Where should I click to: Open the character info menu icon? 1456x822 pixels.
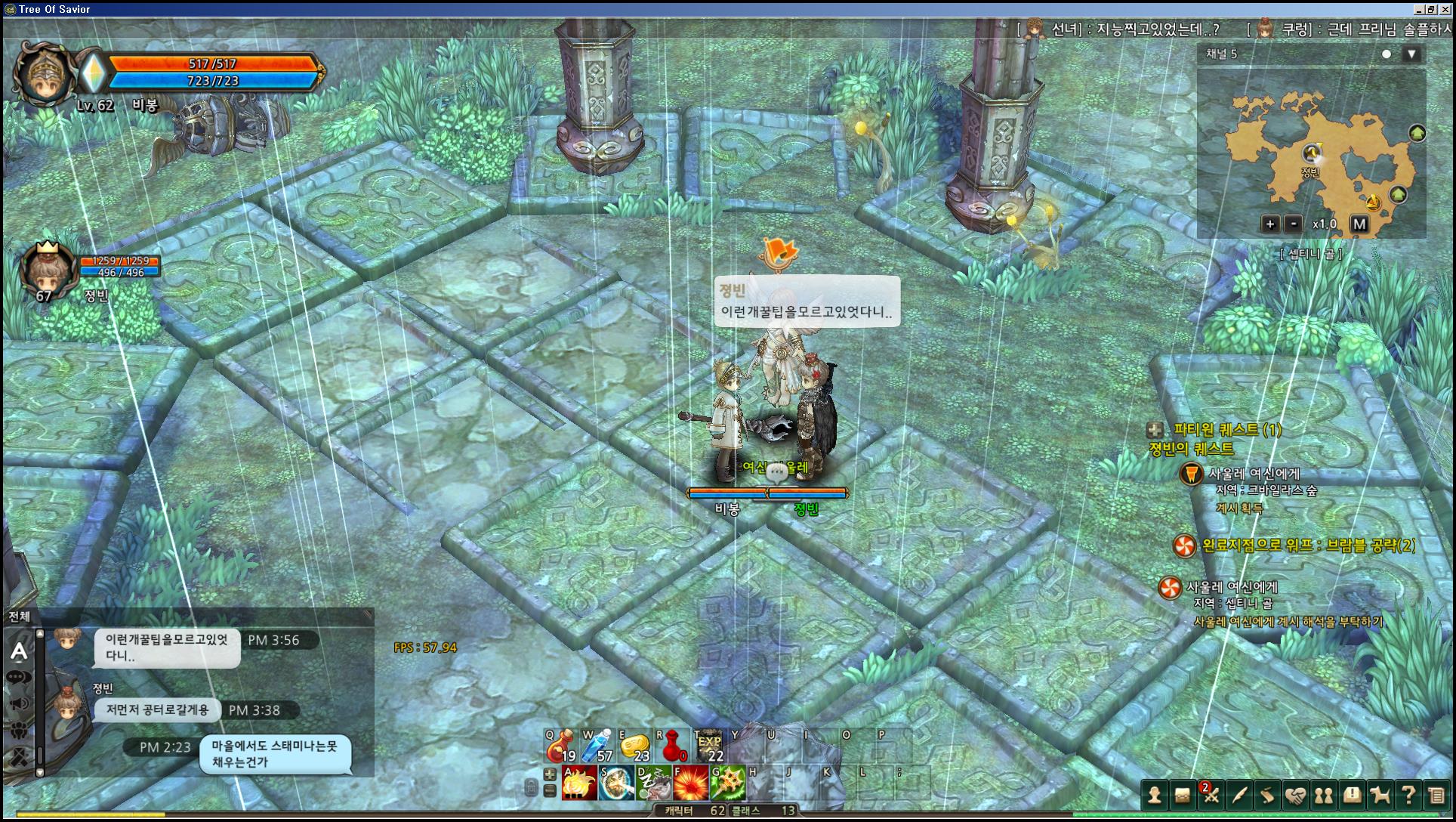tap(1154, 795)
